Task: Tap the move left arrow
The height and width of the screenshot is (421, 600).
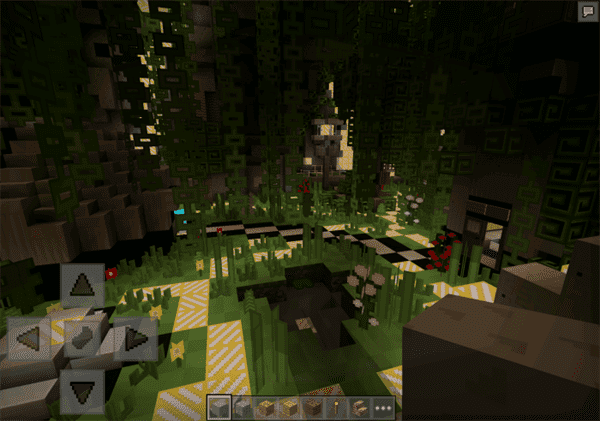Action: 29,338
